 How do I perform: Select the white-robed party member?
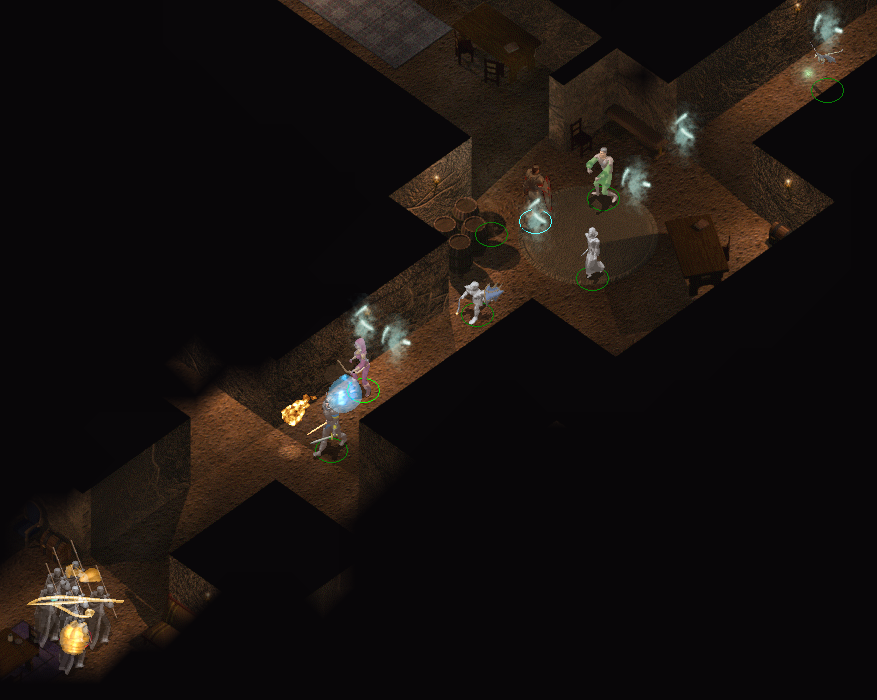593,254
